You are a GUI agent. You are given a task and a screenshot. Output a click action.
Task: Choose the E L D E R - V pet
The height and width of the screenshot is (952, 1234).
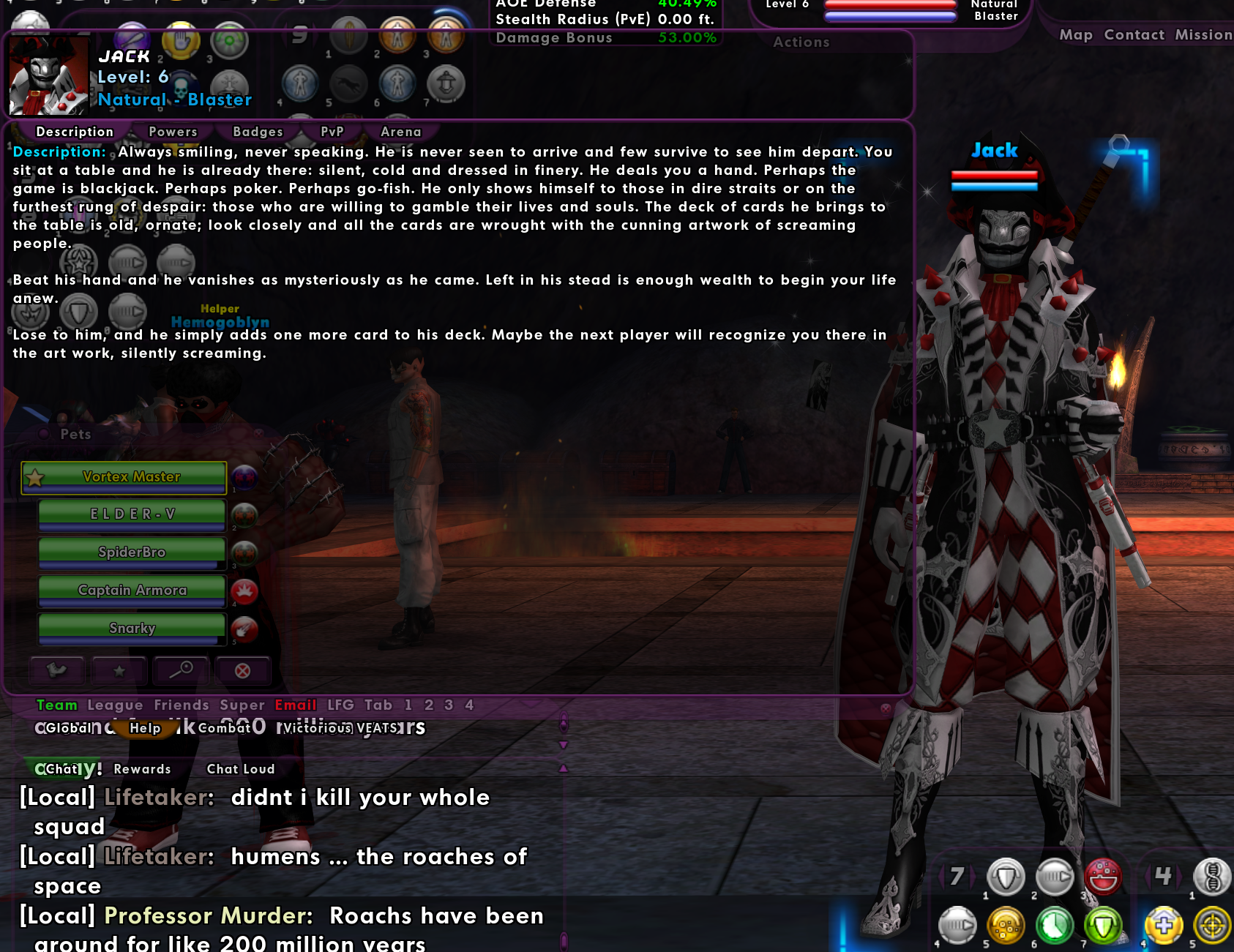(132, 514)
